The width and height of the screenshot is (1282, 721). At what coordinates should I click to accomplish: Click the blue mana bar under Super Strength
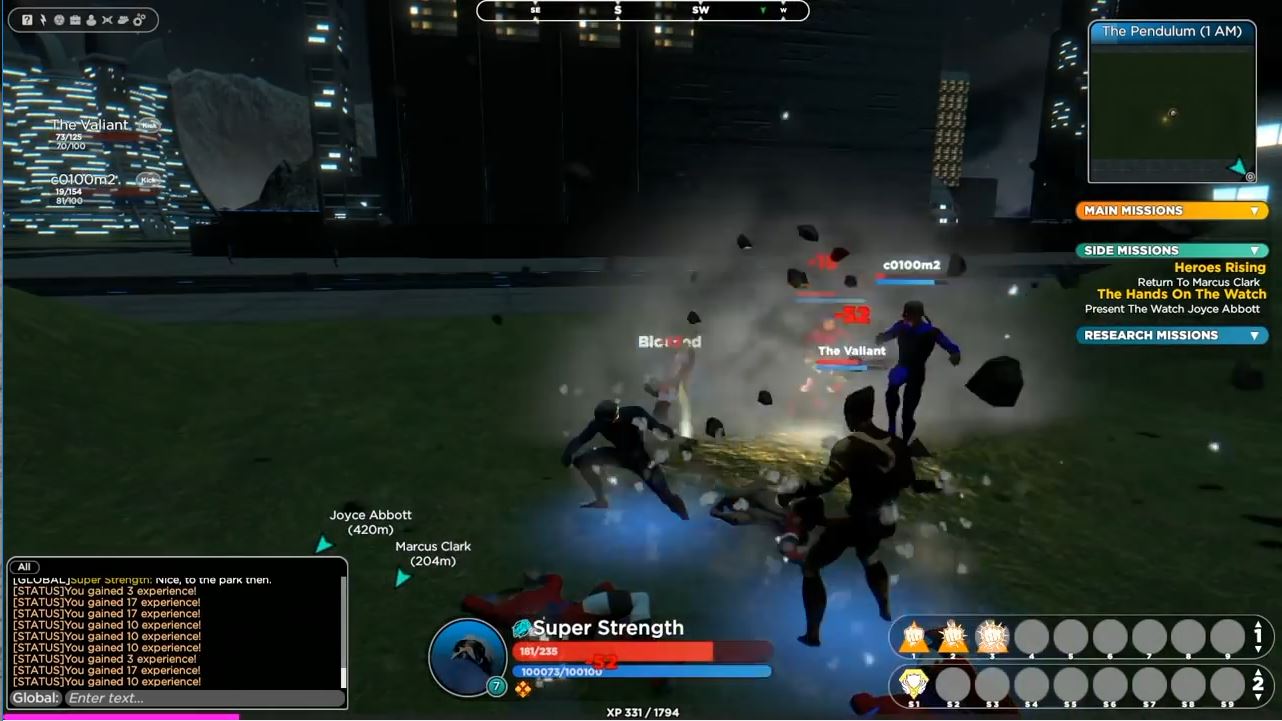point(640,671)
